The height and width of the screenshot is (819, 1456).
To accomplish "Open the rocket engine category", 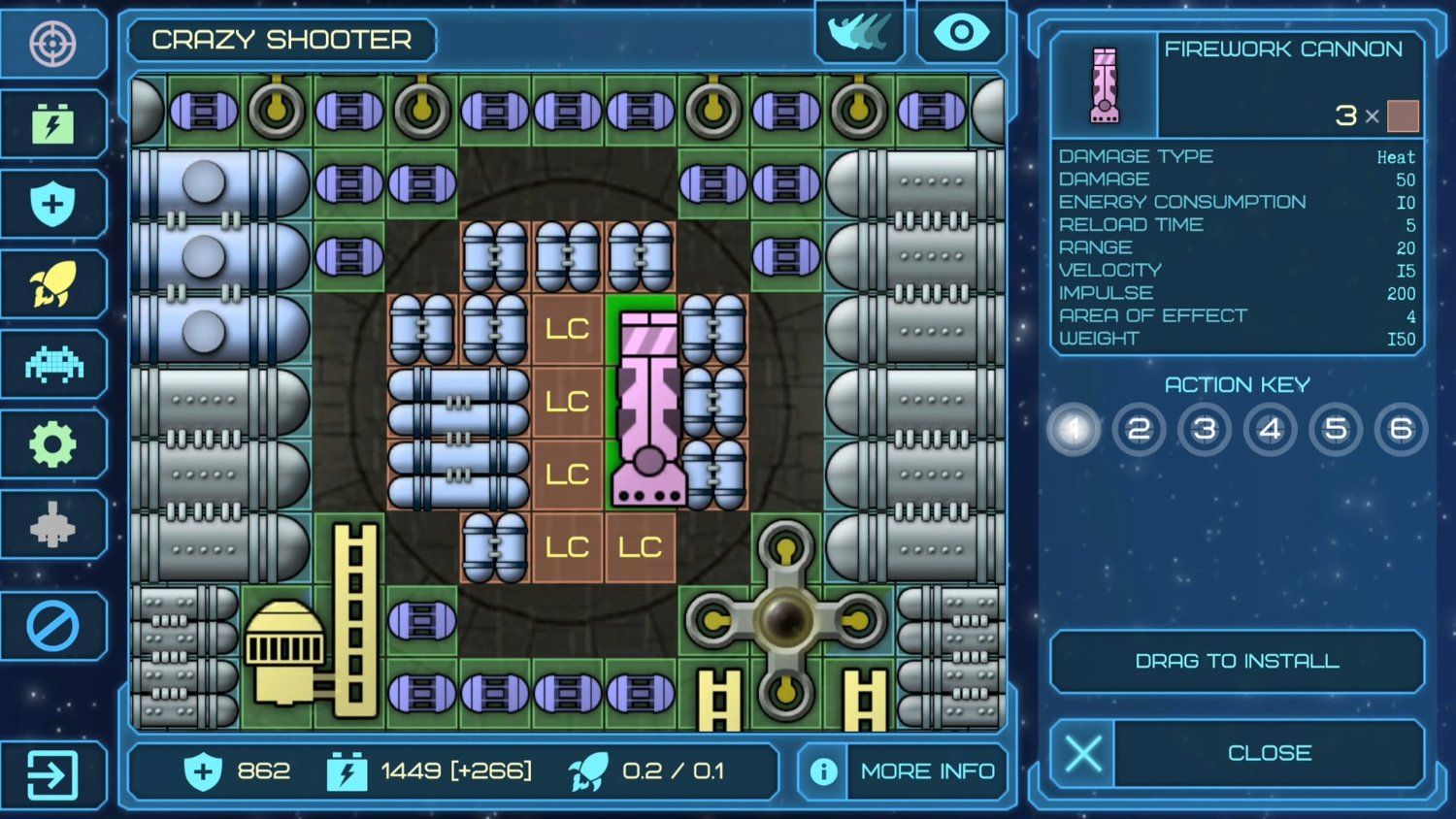I will 52,284.
